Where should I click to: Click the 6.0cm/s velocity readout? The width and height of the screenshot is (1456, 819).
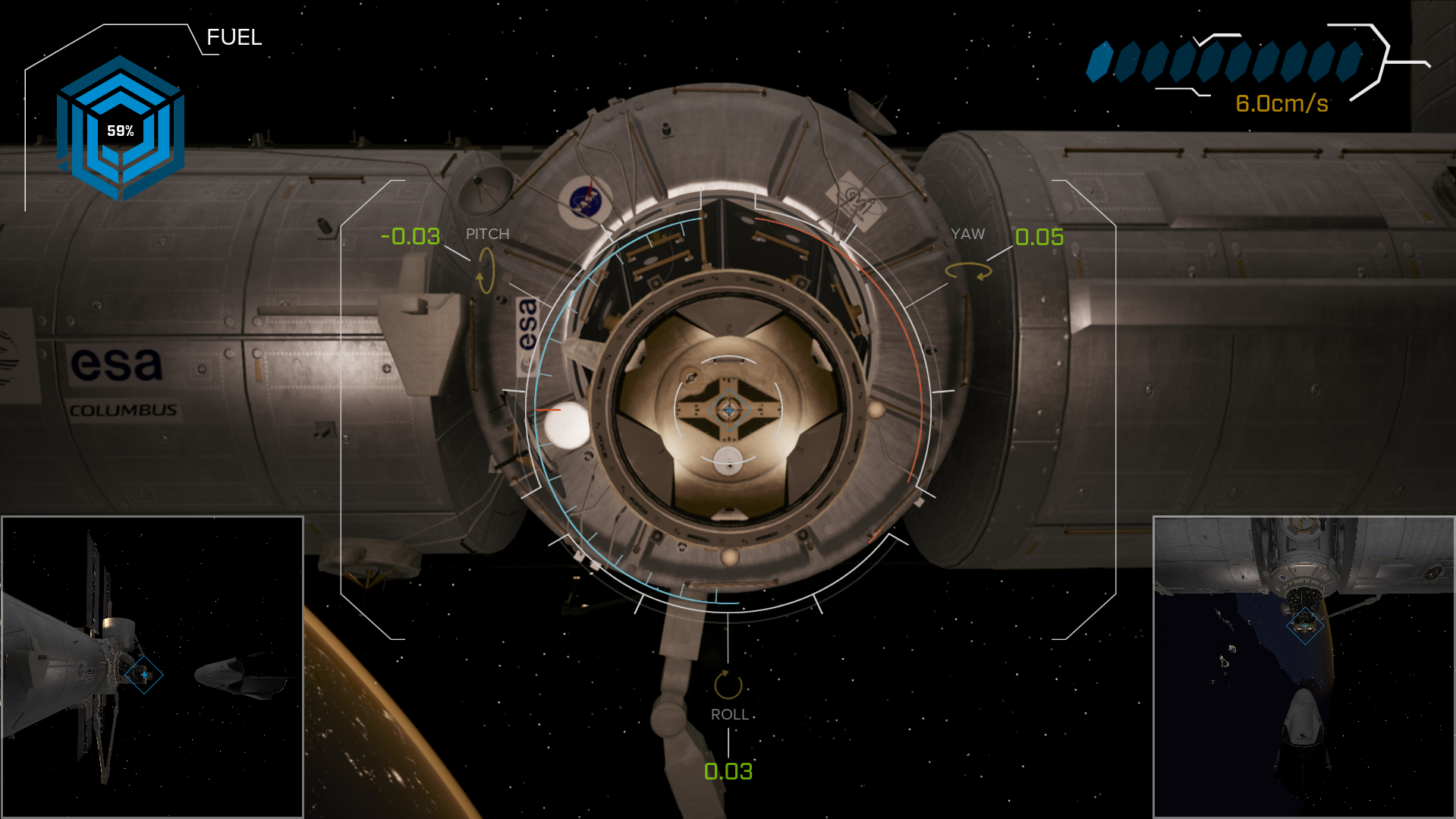click(x=1282, y=104)
